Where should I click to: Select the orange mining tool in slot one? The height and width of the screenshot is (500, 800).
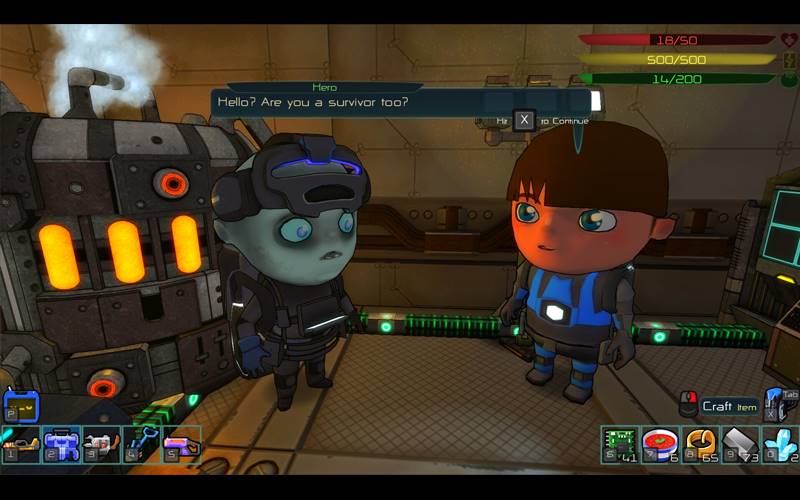[21, 444]
